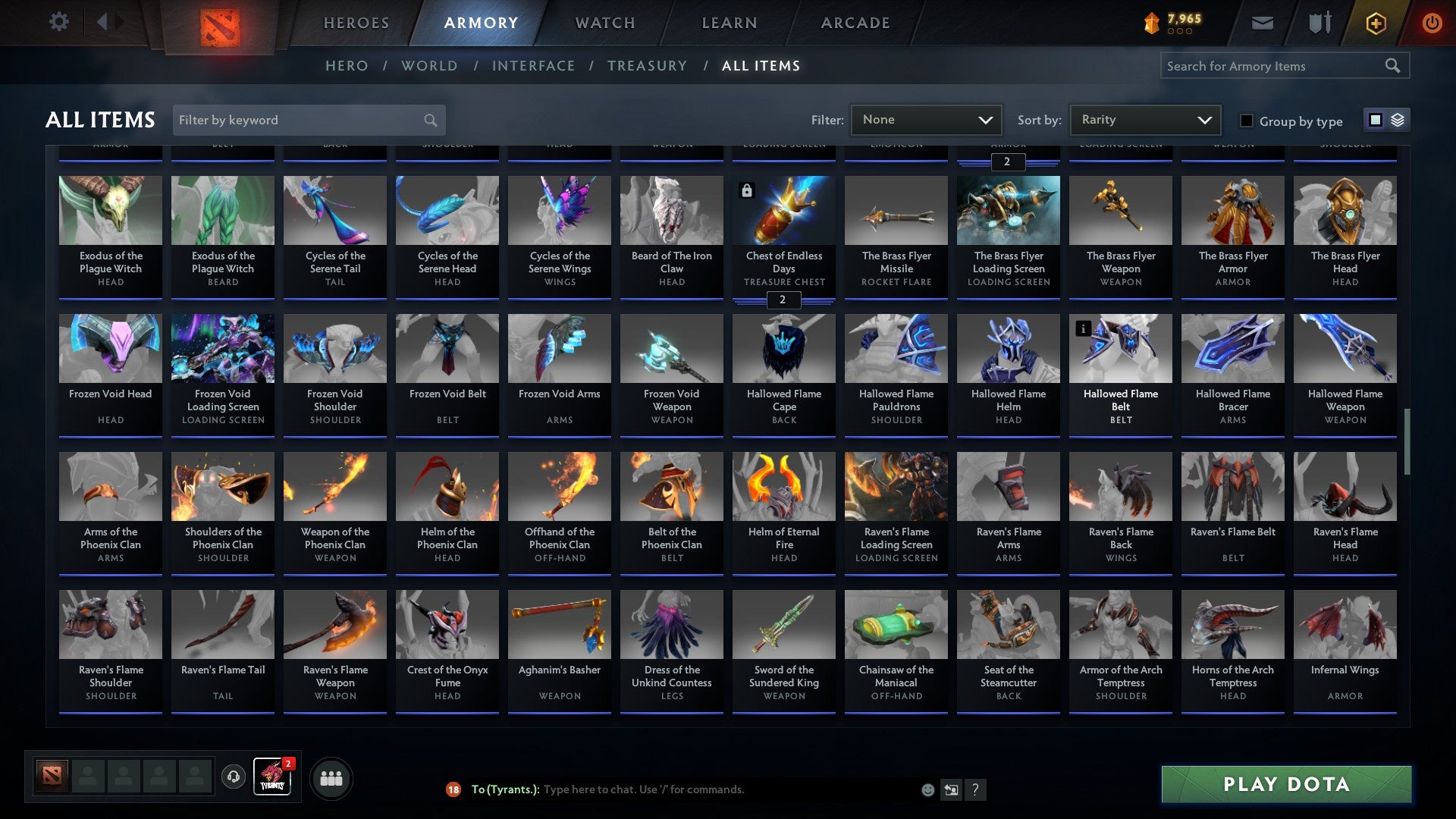The width and height of the screenshot is (1456, 819).
Task: Click the chat emoticon smiley icon
Action: coord(927,789)
